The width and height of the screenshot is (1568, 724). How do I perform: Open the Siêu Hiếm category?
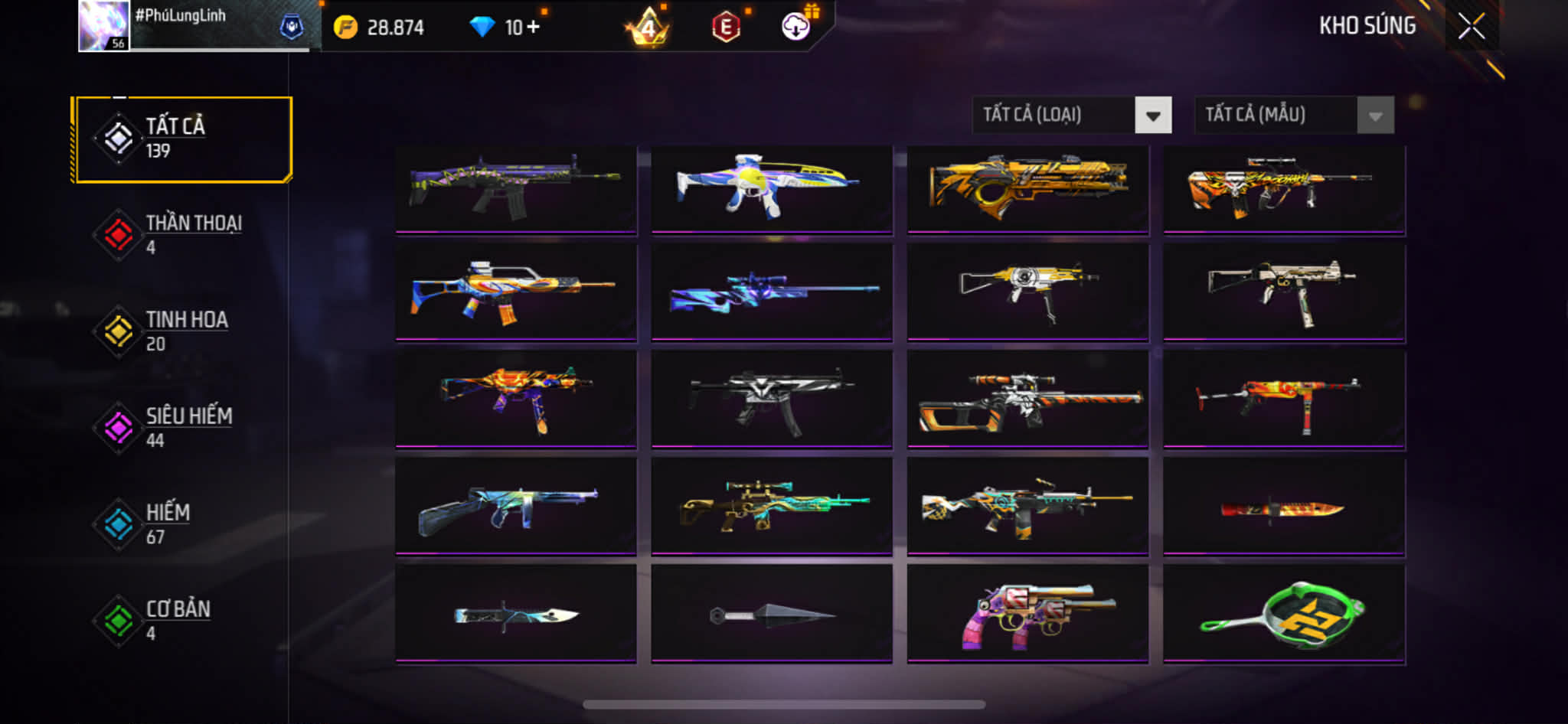click(182, 428)
